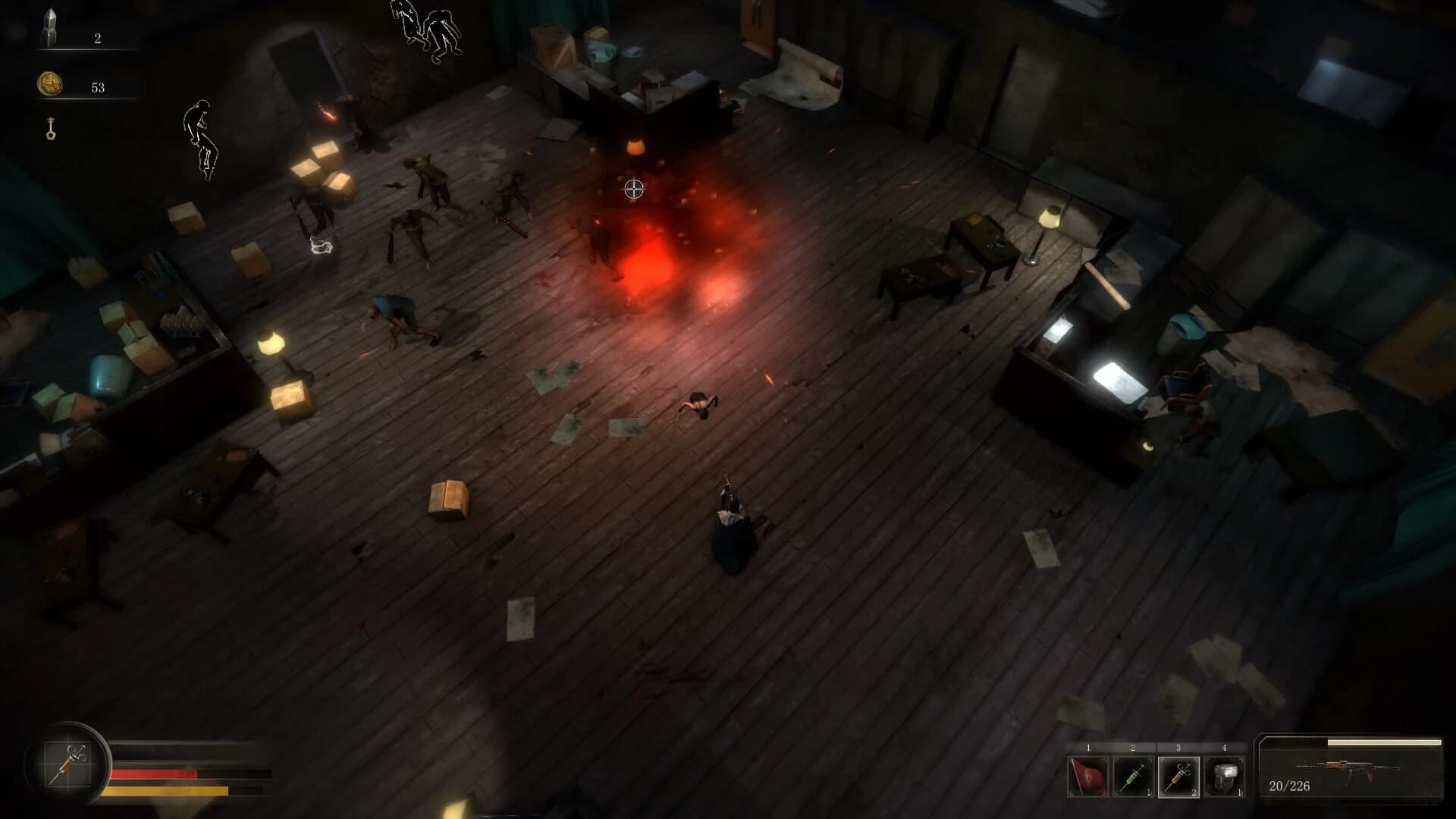This screenshot has width=1456, height=819.
Task: Click the ammo counter text 20/226
Action: coord(1289,786)
